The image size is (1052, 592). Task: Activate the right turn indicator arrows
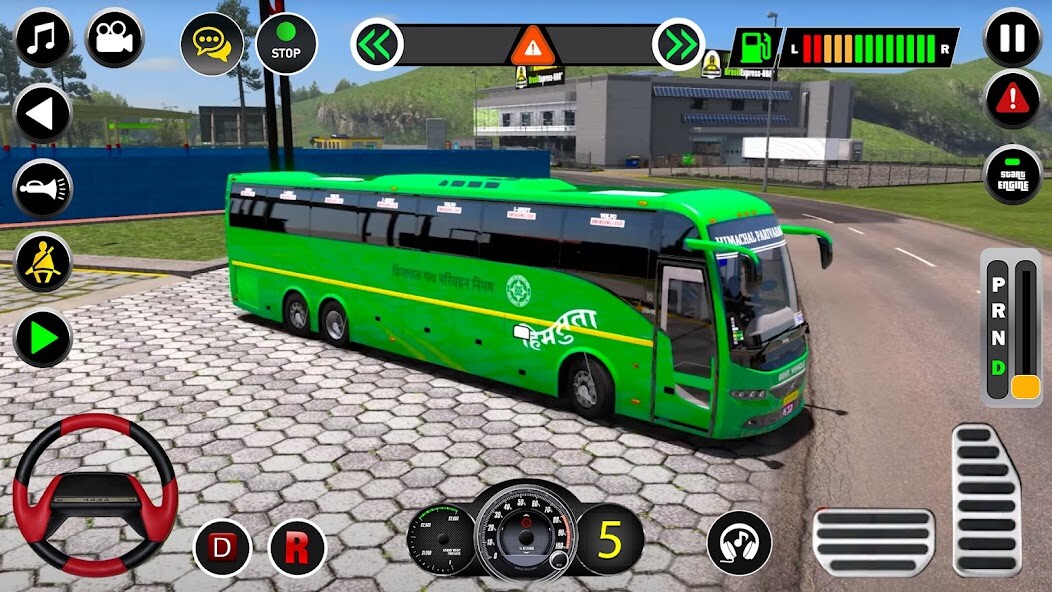click(678, 45)
